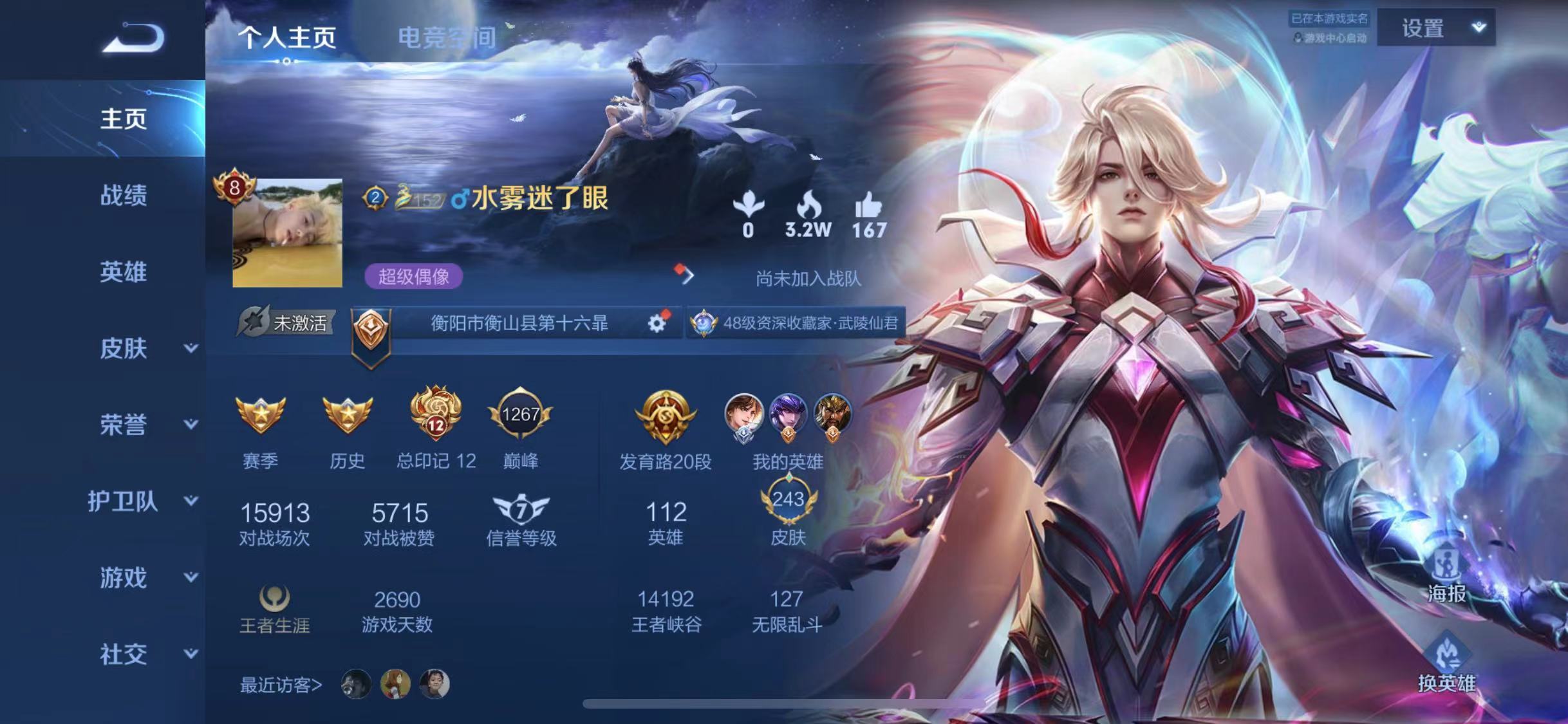Open the 护卫队 sidebar section
The width and height of the screenshot is (1568, 724).
coord(142,501)
